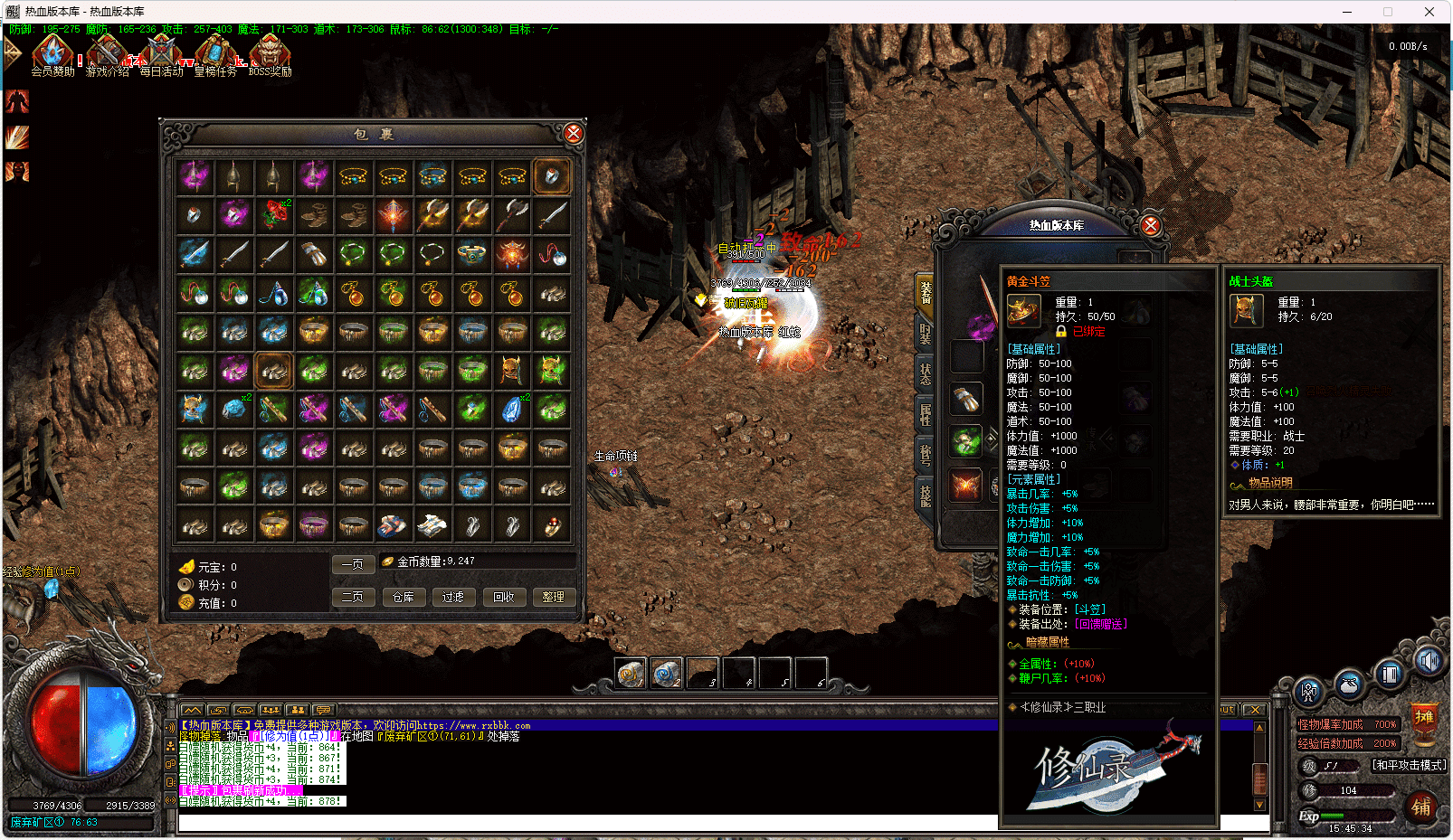Close the 热血版本库 character panel

tap(1150, 225)
